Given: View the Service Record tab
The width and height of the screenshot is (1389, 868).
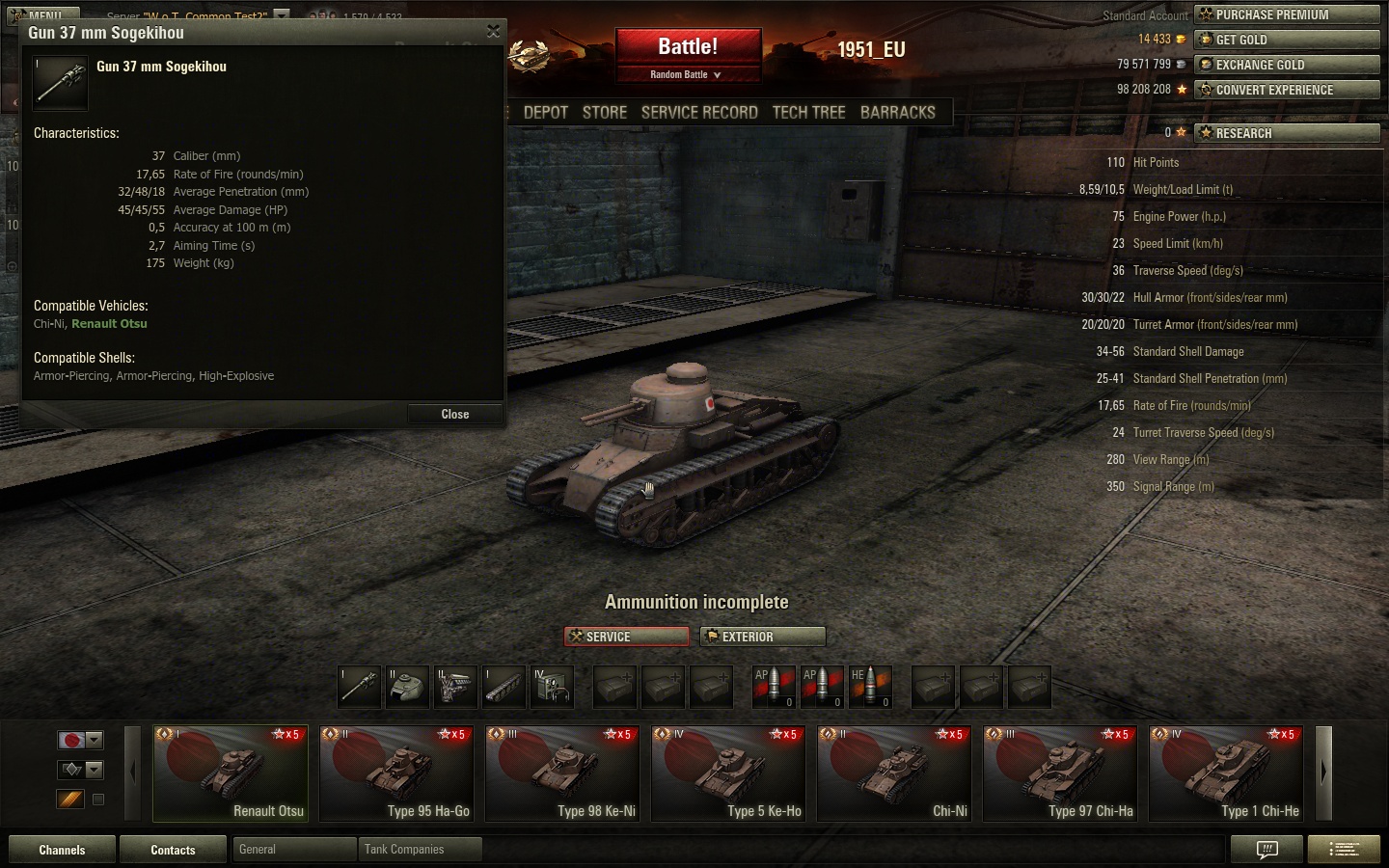Looking at the screenshot, I should coord(699,113).
